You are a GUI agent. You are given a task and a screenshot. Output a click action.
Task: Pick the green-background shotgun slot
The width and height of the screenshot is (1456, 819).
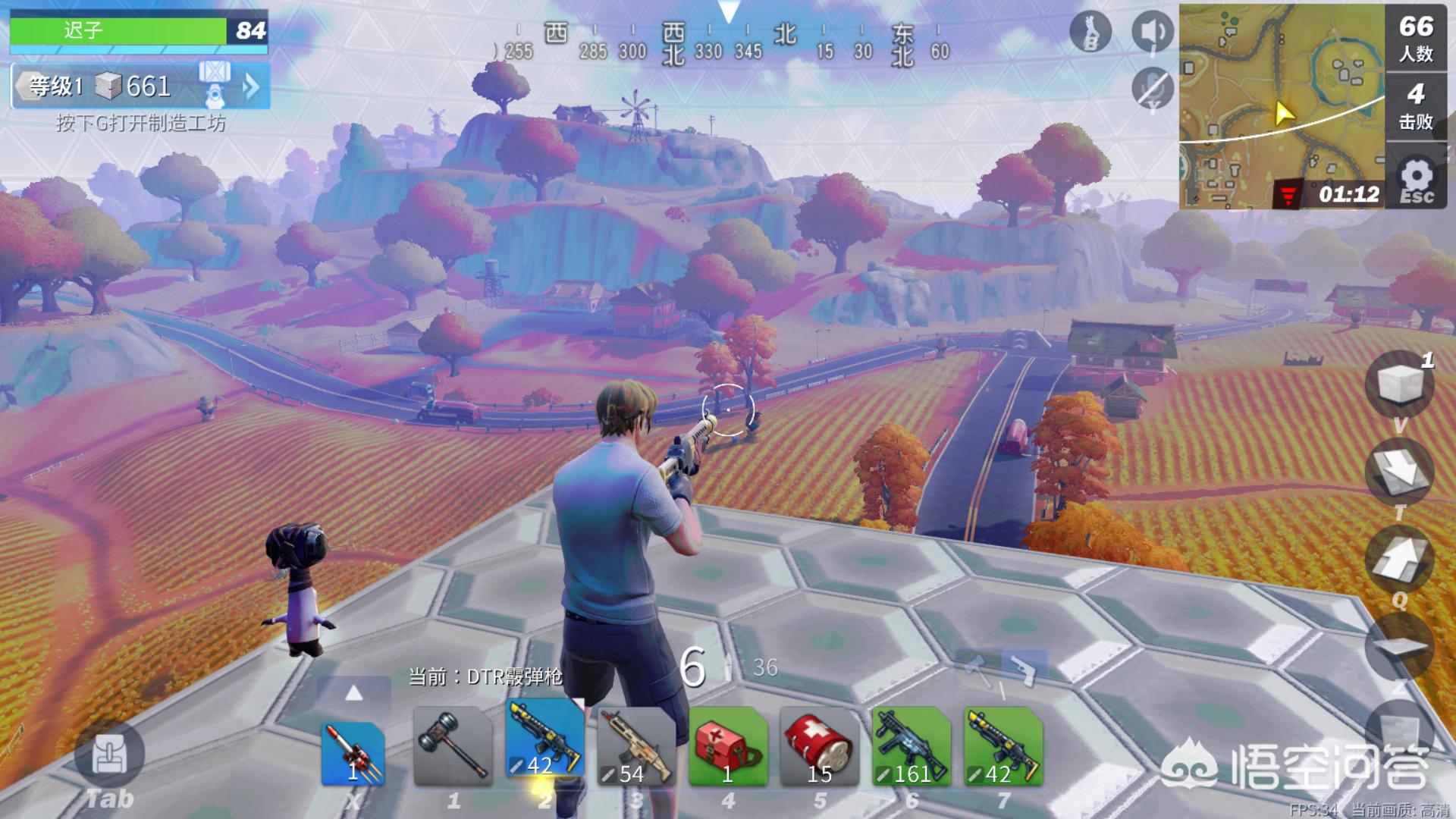pos(1003,747)
